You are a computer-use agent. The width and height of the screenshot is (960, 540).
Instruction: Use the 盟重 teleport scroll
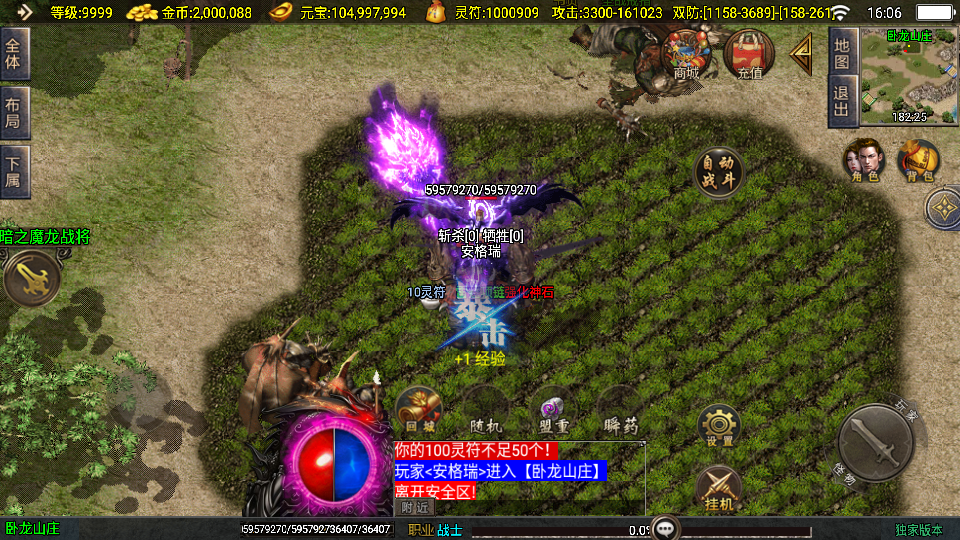pos(553,410)
